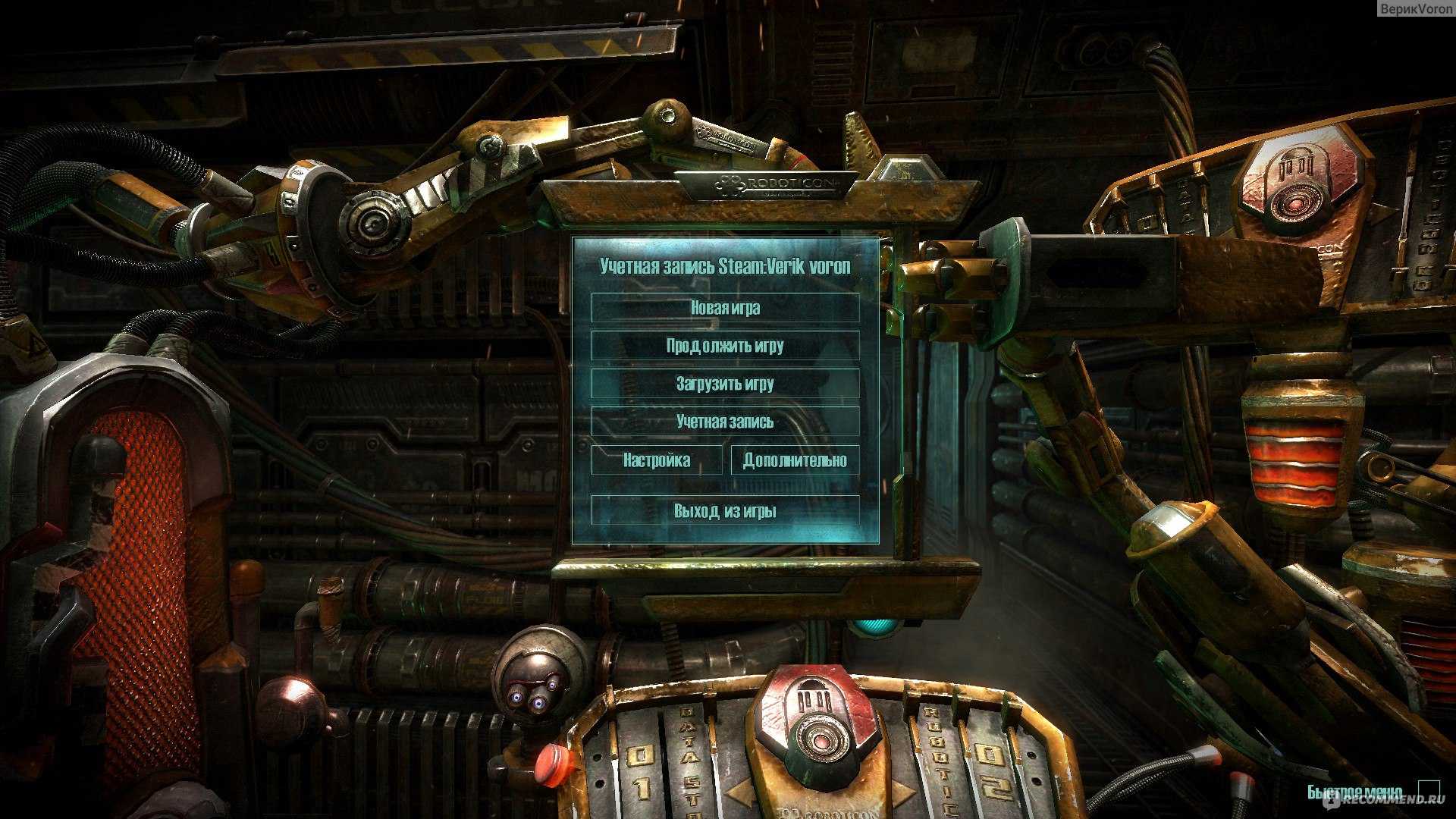Click the Дополнительно extras button
1456x819 pixels.
tap(795, 460)
